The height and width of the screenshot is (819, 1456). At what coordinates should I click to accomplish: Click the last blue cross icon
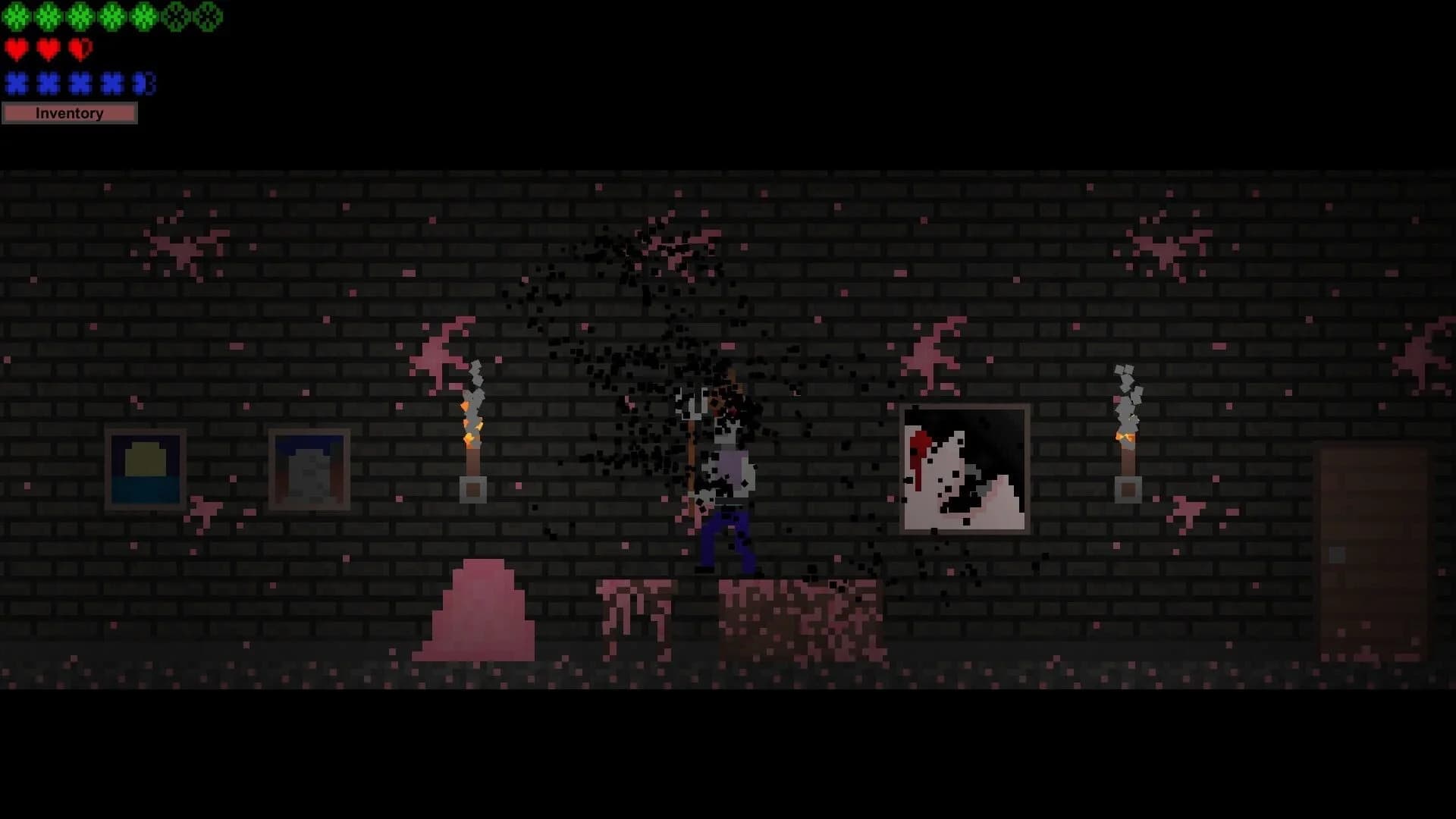coord(144,83)
